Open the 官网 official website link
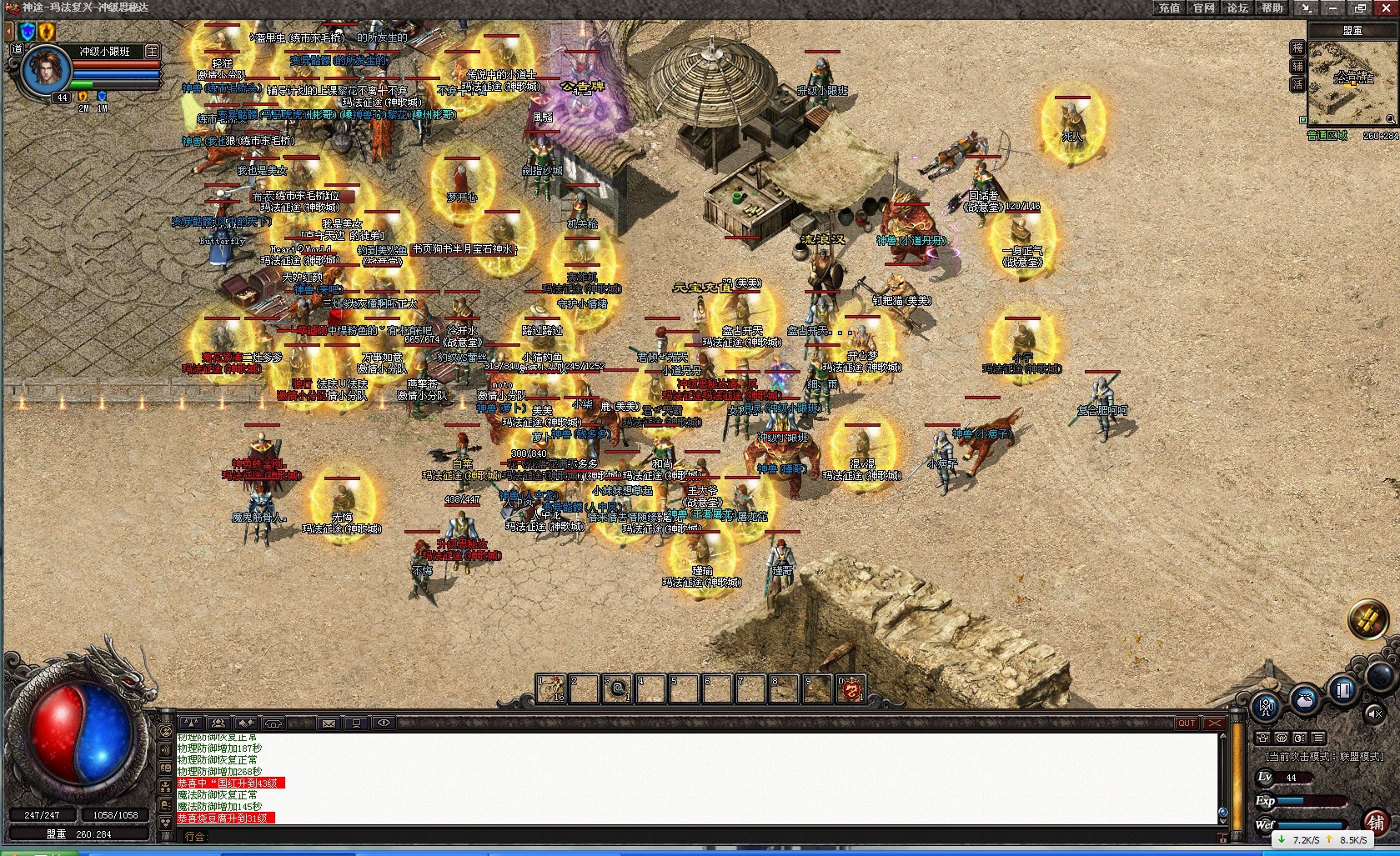Image resolution: width=1400 pixels, height=856 pixels. [1203, 8]
